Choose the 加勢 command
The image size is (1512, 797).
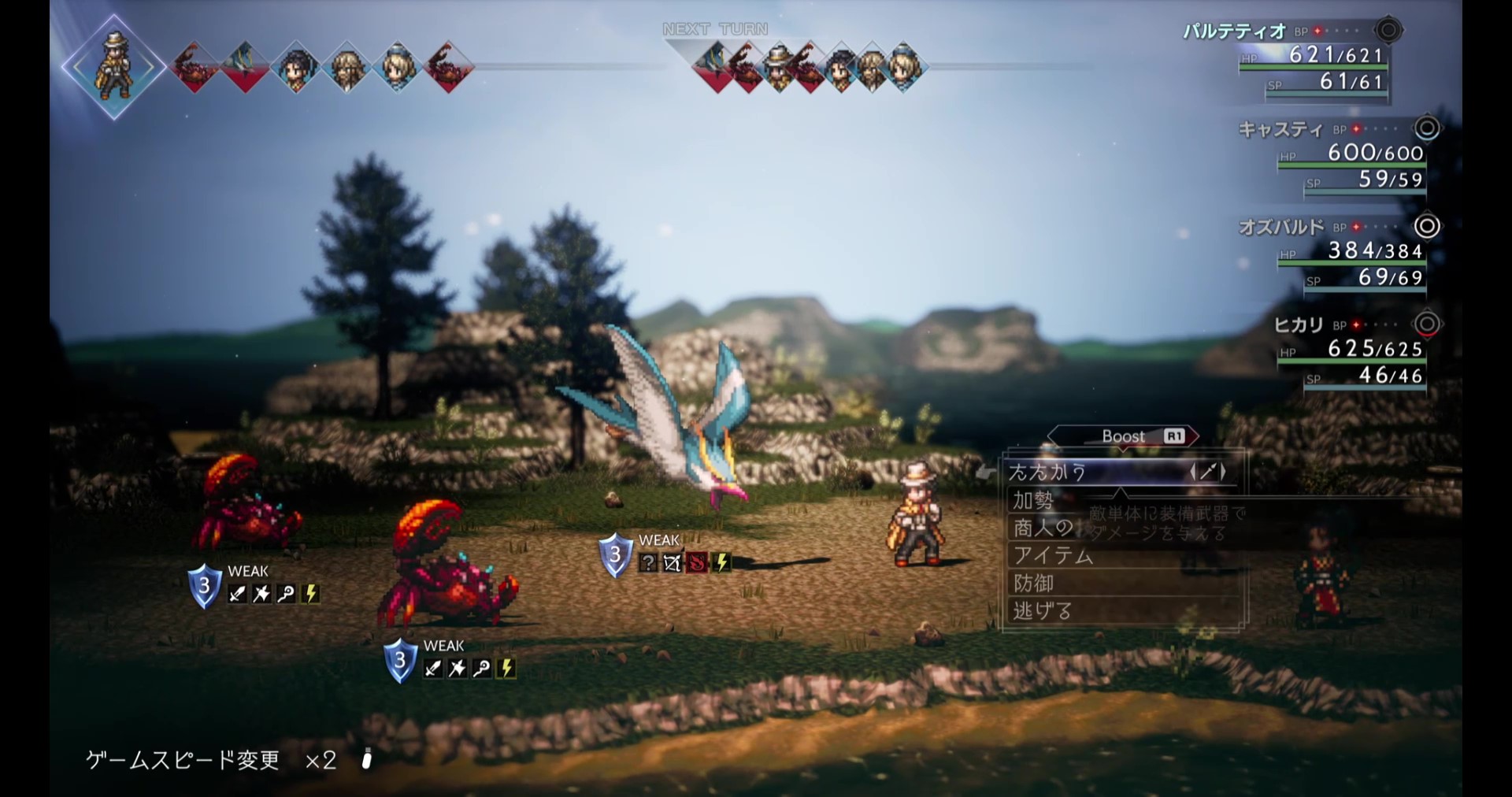1033,501
